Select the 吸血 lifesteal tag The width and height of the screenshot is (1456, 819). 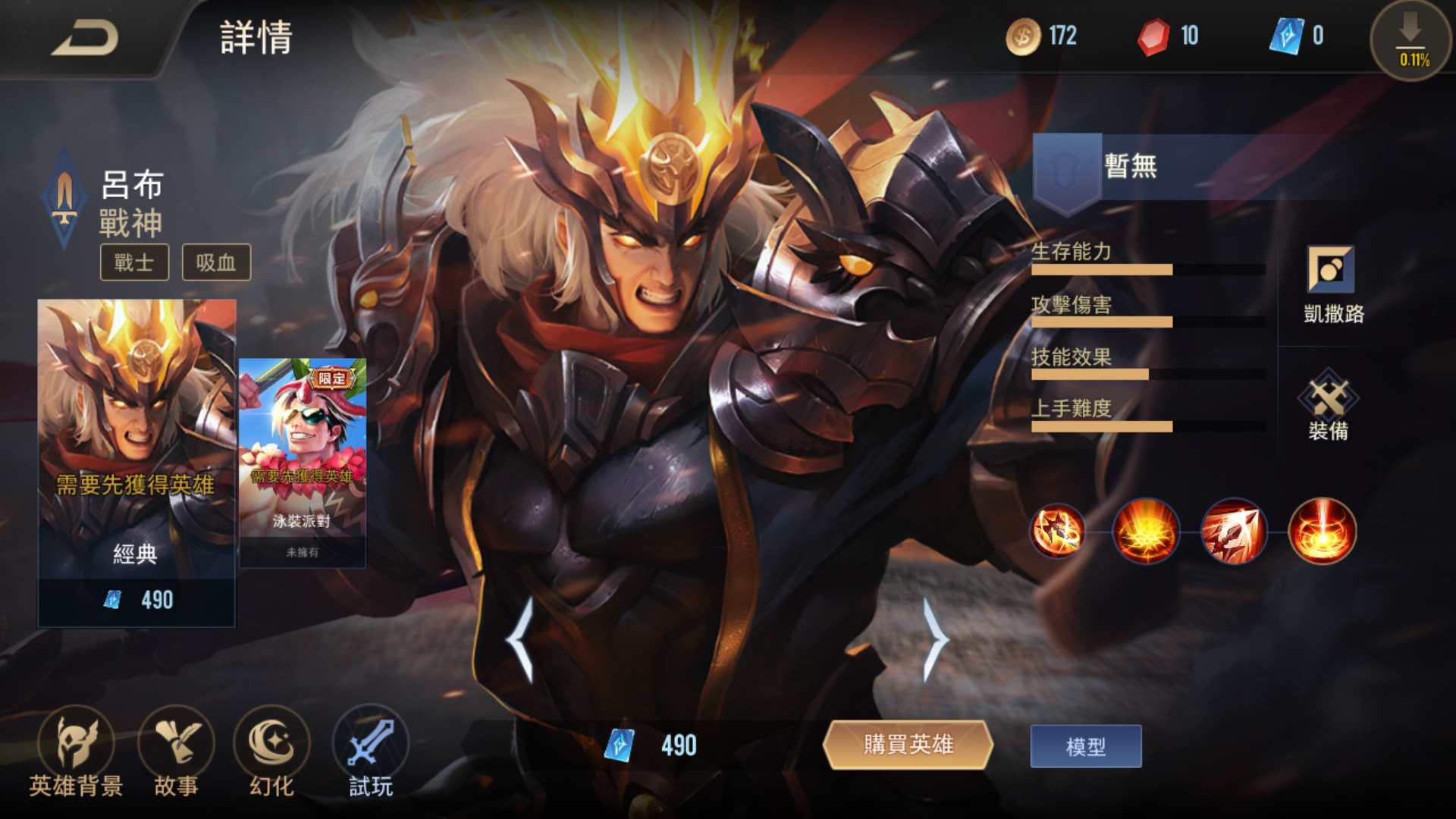point(216,262)
